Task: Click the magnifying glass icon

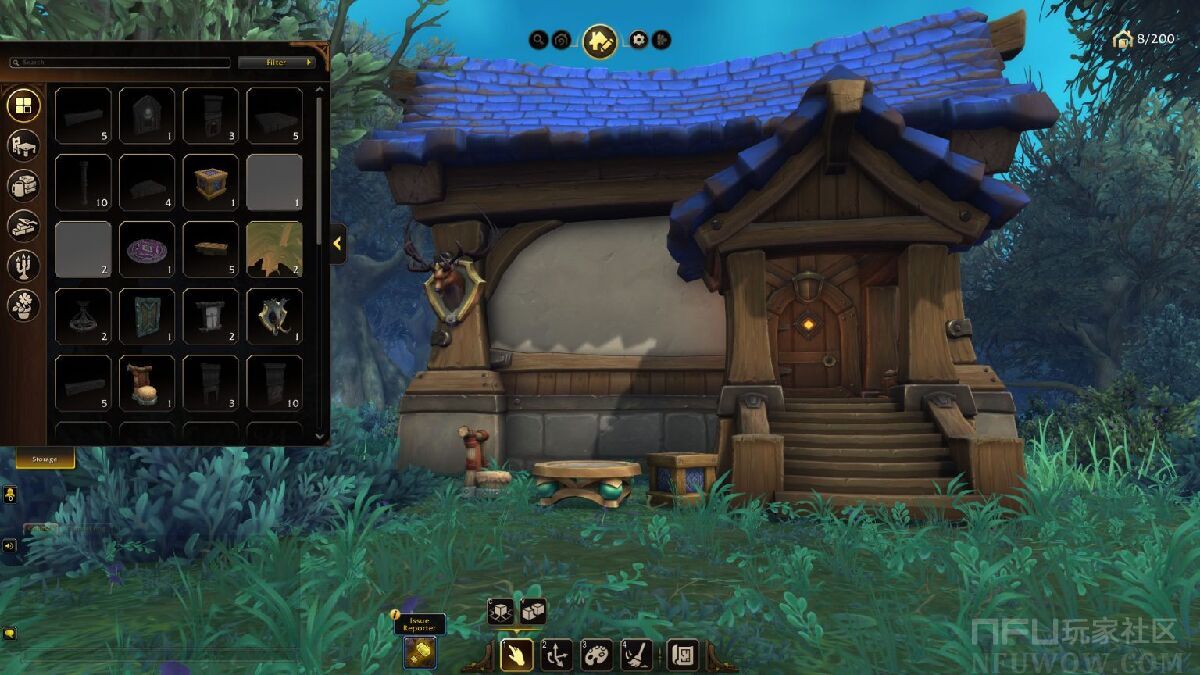Action: (538, 40)
